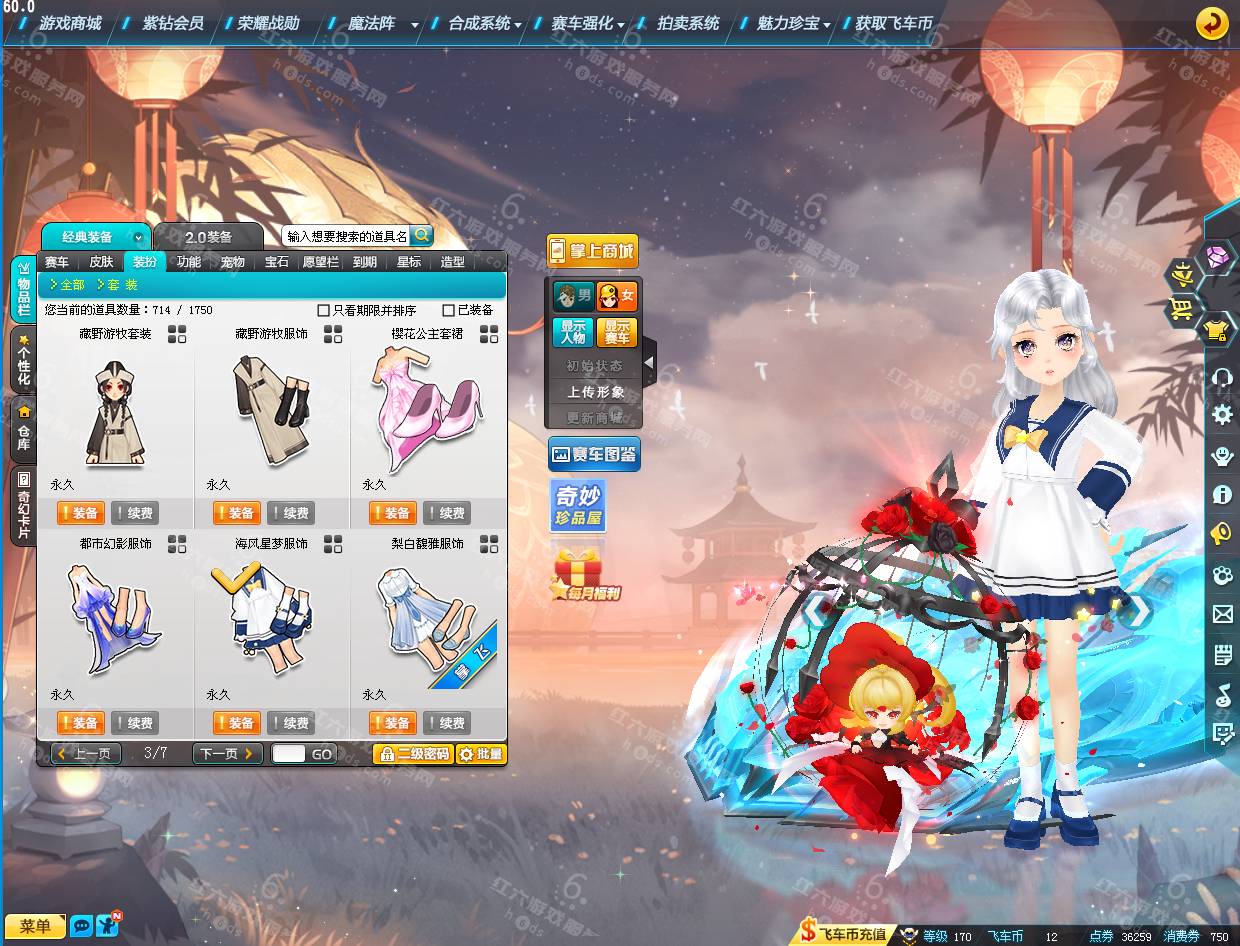The height and width of the screenshot is (946, 1240).
Task: Equip the 樱花公主套裙 outfit
Action: coord(392,513)
